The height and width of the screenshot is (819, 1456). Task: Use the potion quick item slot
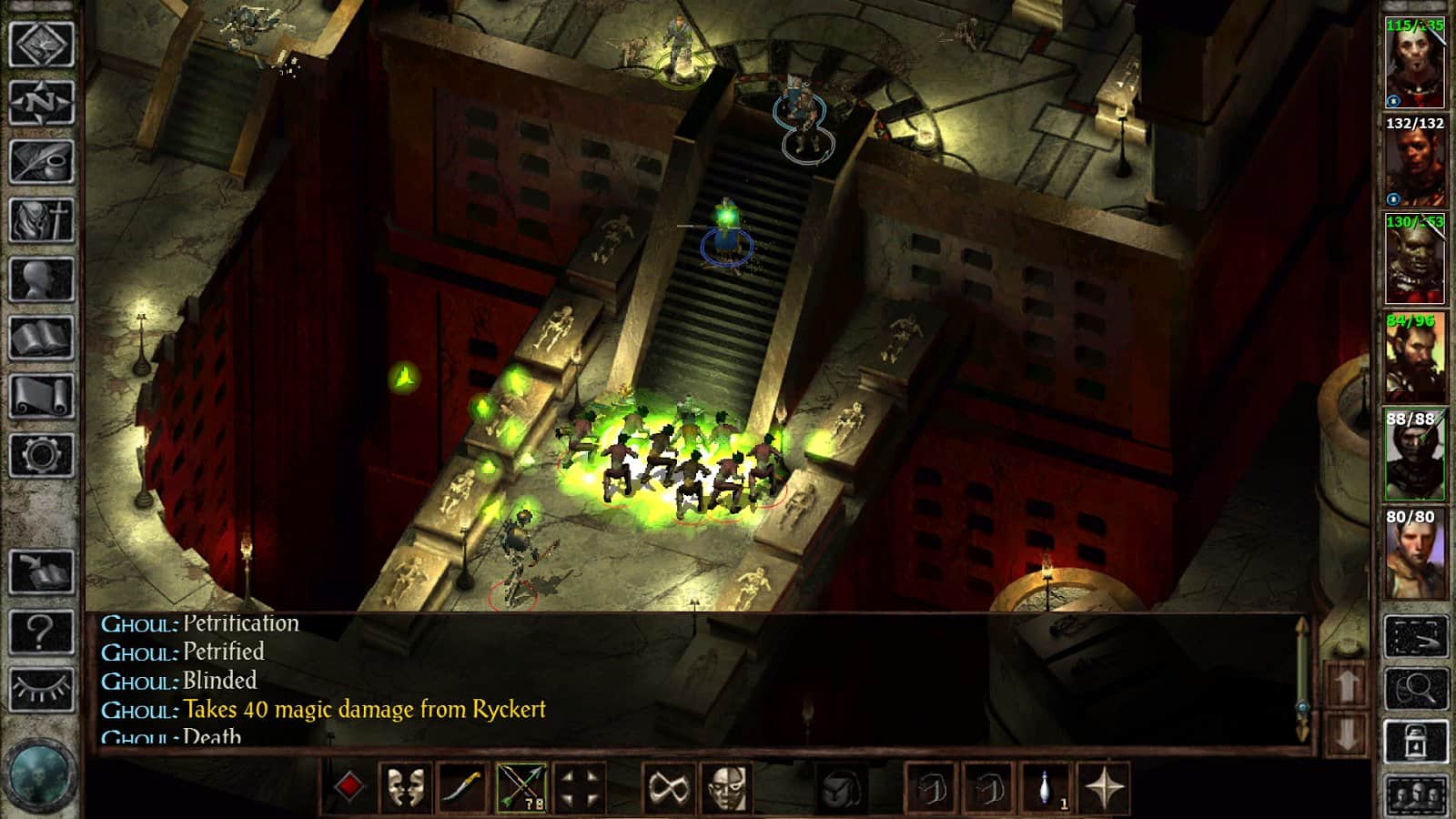pos(1047,788)
